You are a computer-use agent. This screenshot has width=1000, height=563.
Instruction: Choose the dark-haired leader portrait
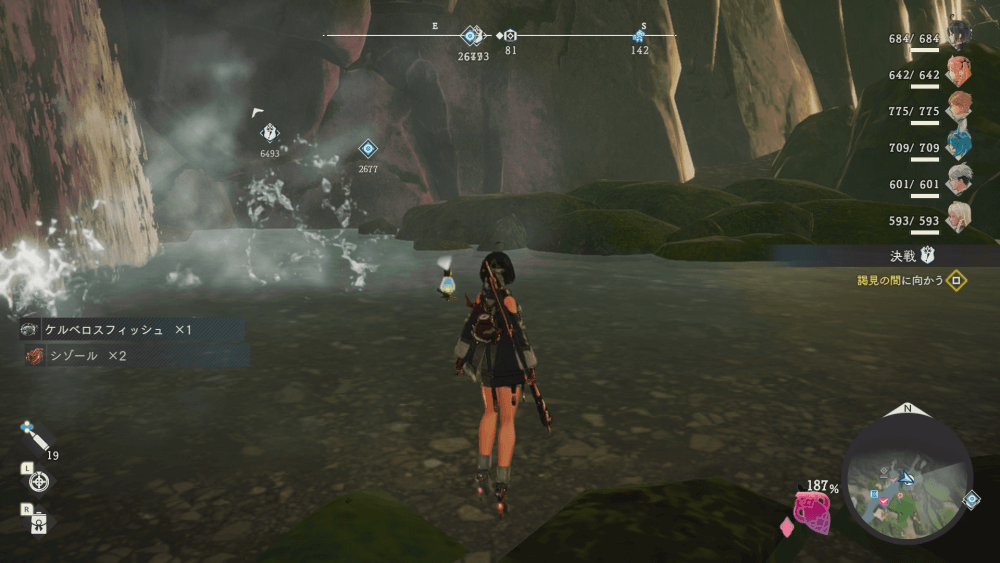[959, 34]
